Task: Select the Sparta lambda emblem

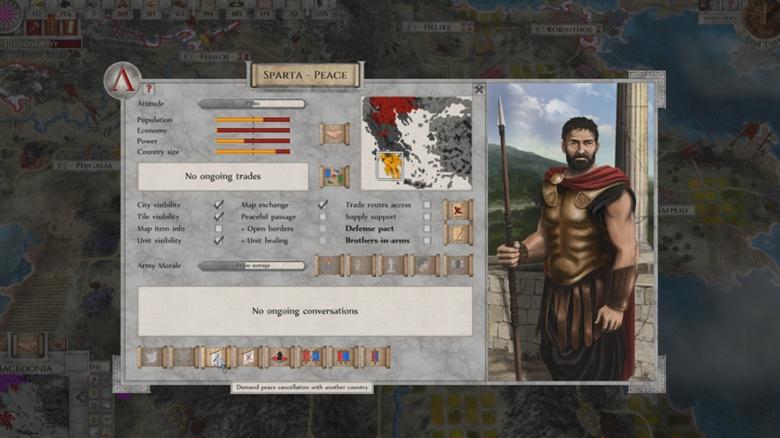Action: [122, 81]
